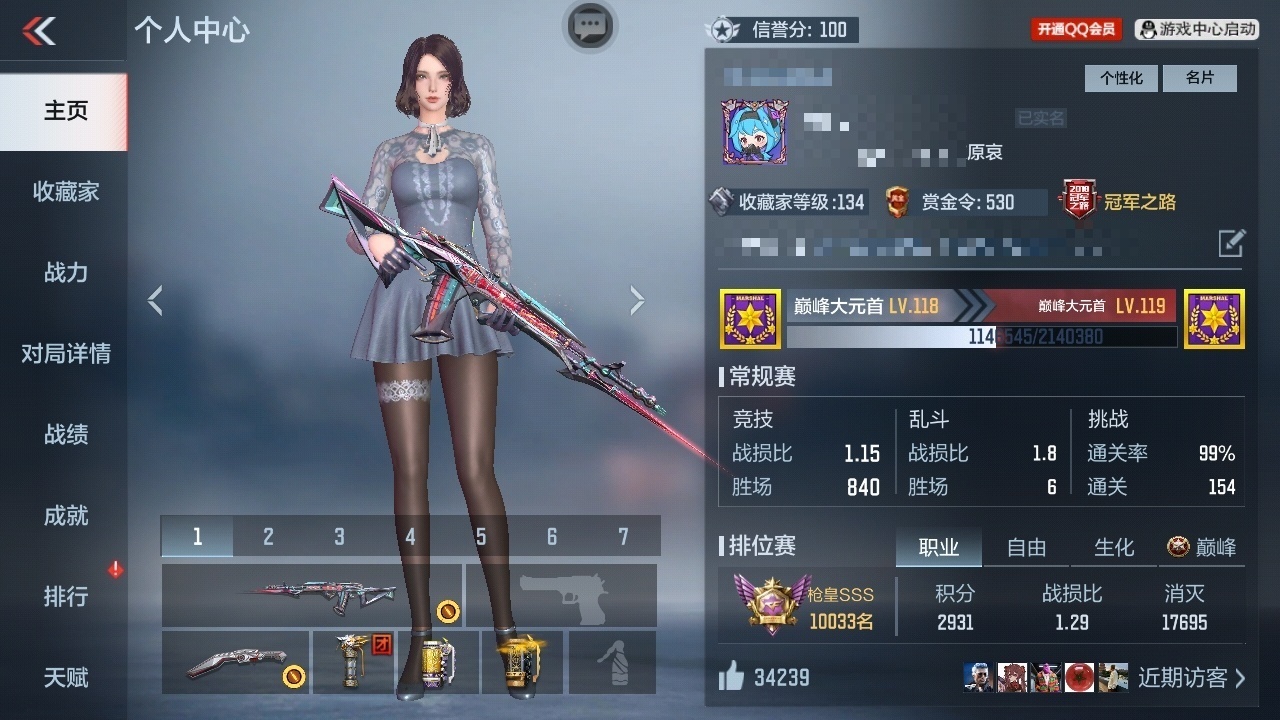The width and height of the screenshot is (1280, 720).
Task: Switch ranked stats to 自由 tab
Action: pyautogui.click(x=1026, y=547)
